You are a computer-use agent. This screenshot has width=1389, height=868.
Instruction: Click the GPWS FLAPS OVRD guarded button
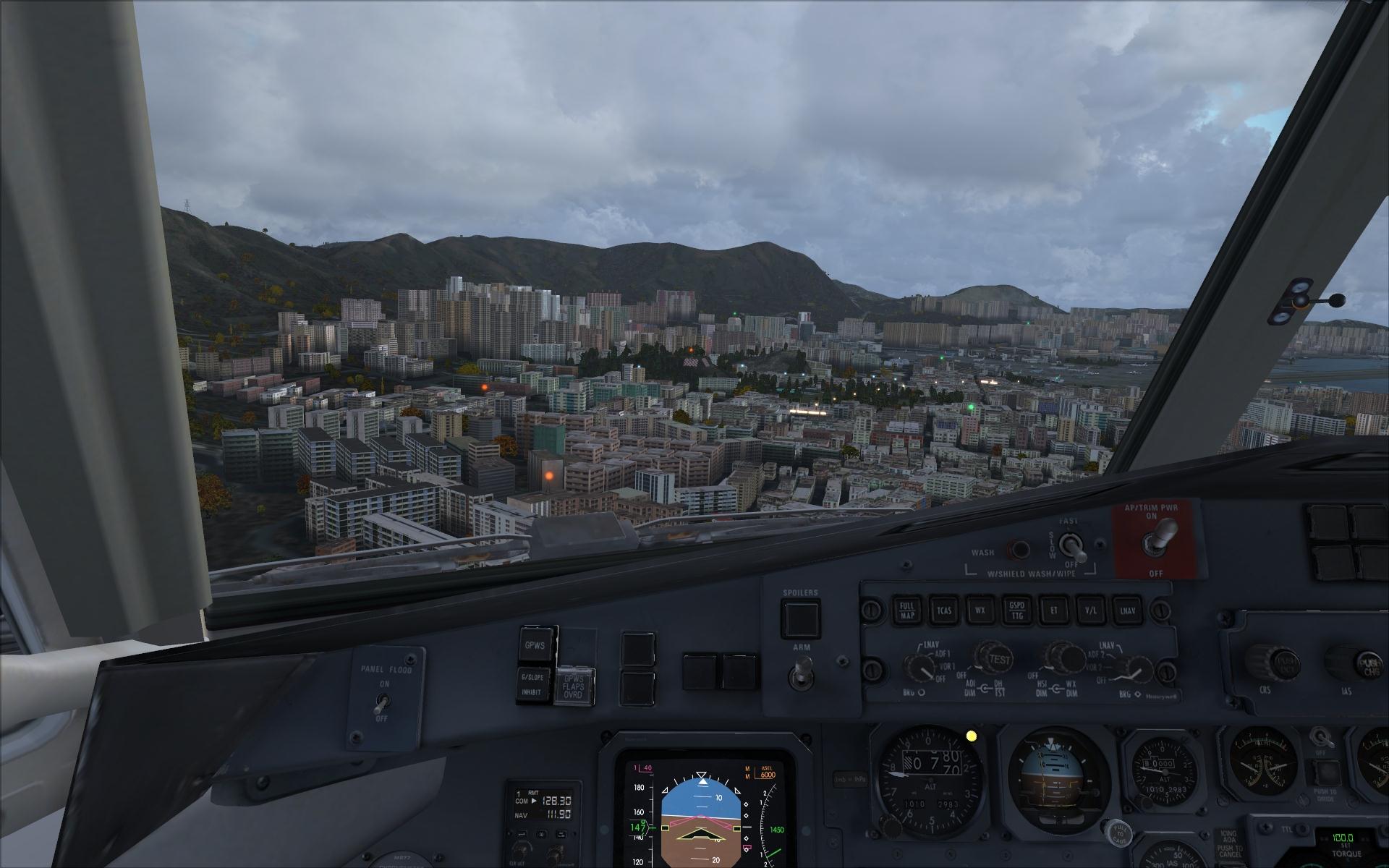575,685
